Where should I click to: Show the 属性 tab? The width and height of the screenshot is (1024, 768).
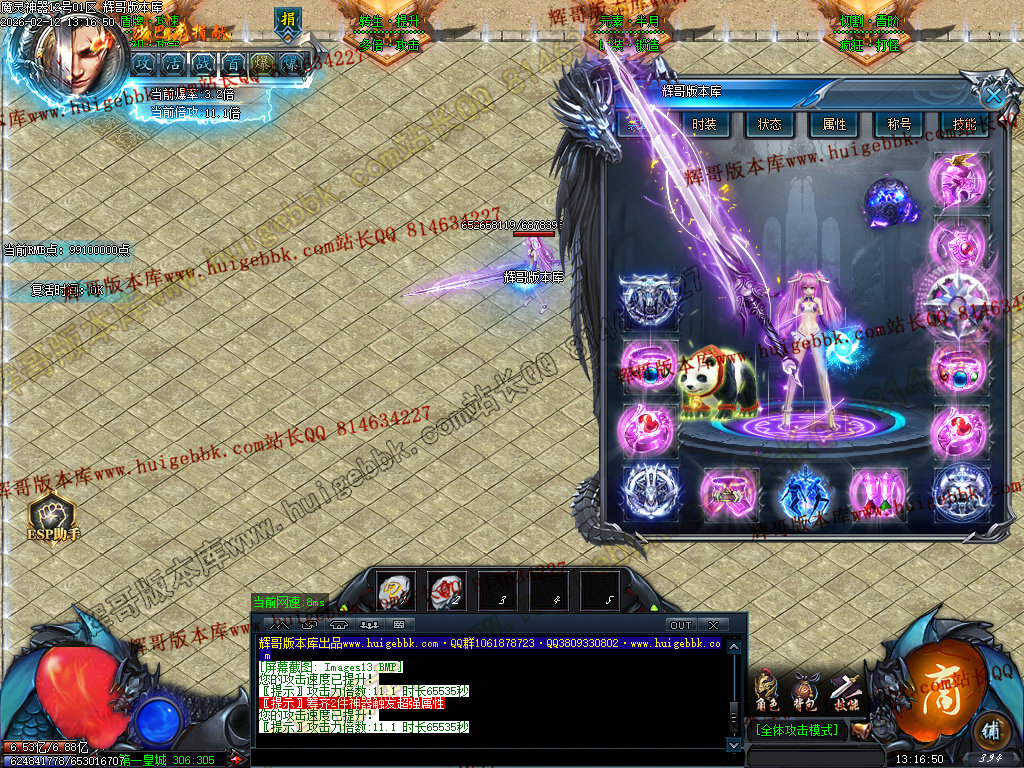click(x=834, y=124)
